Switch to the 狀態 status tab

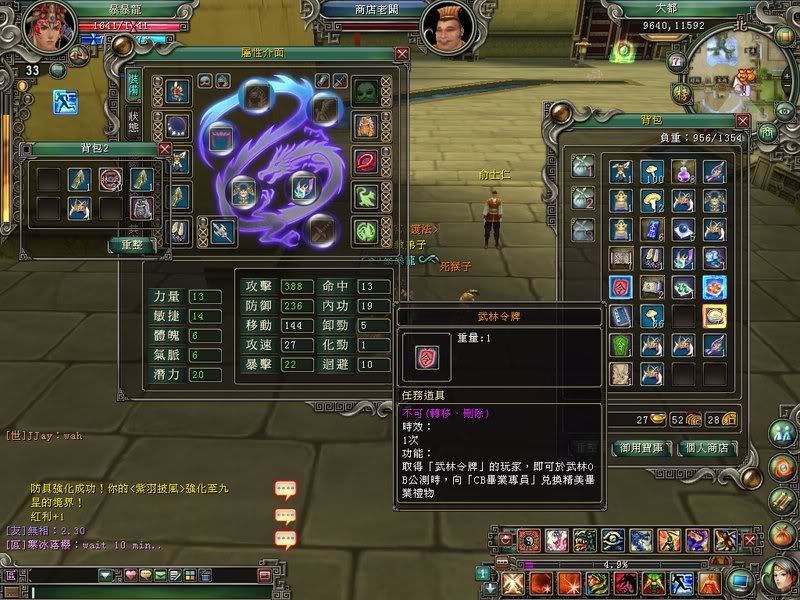point(133,120)
